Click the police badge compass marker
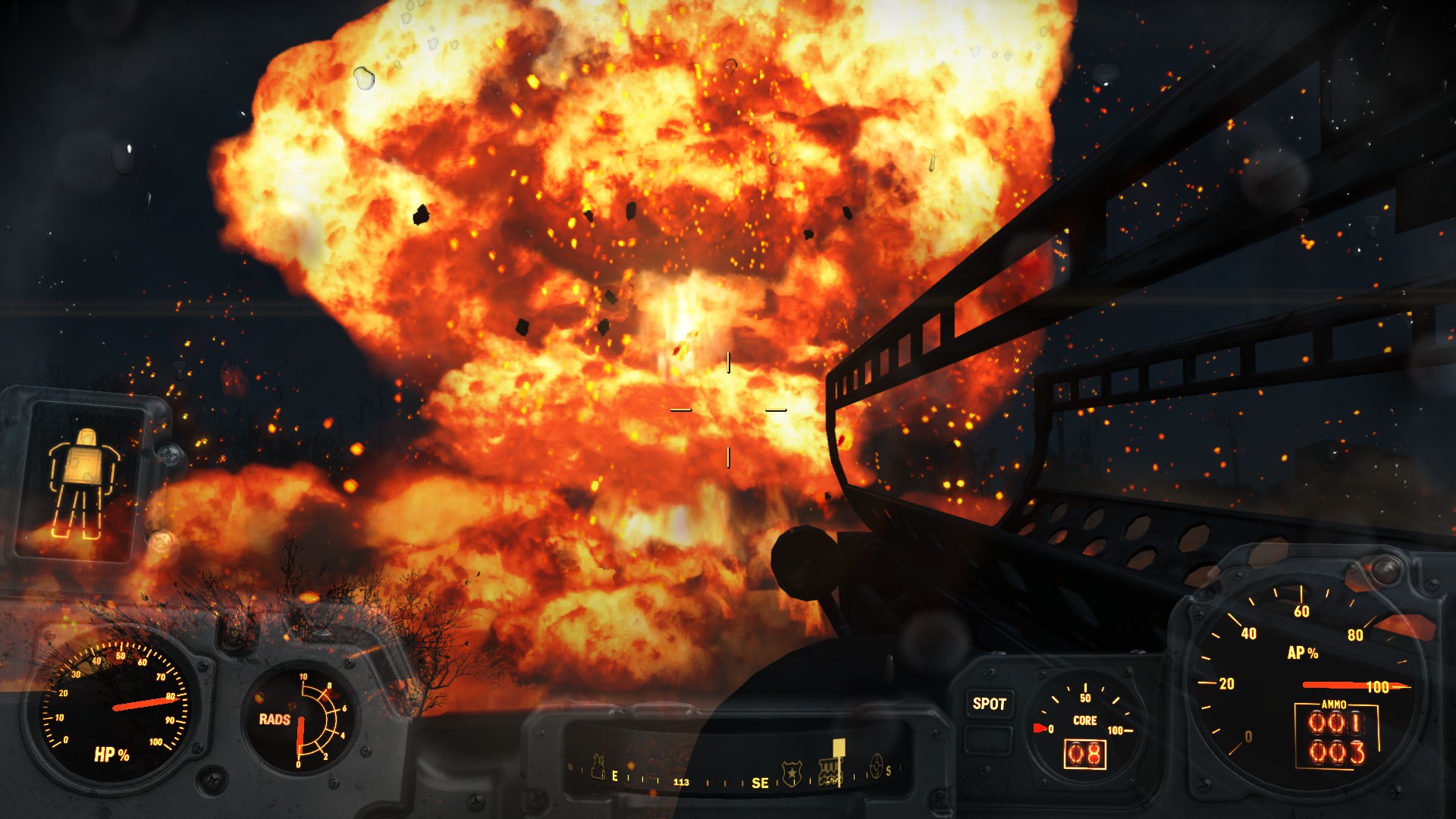 click(x=792, y=773)
